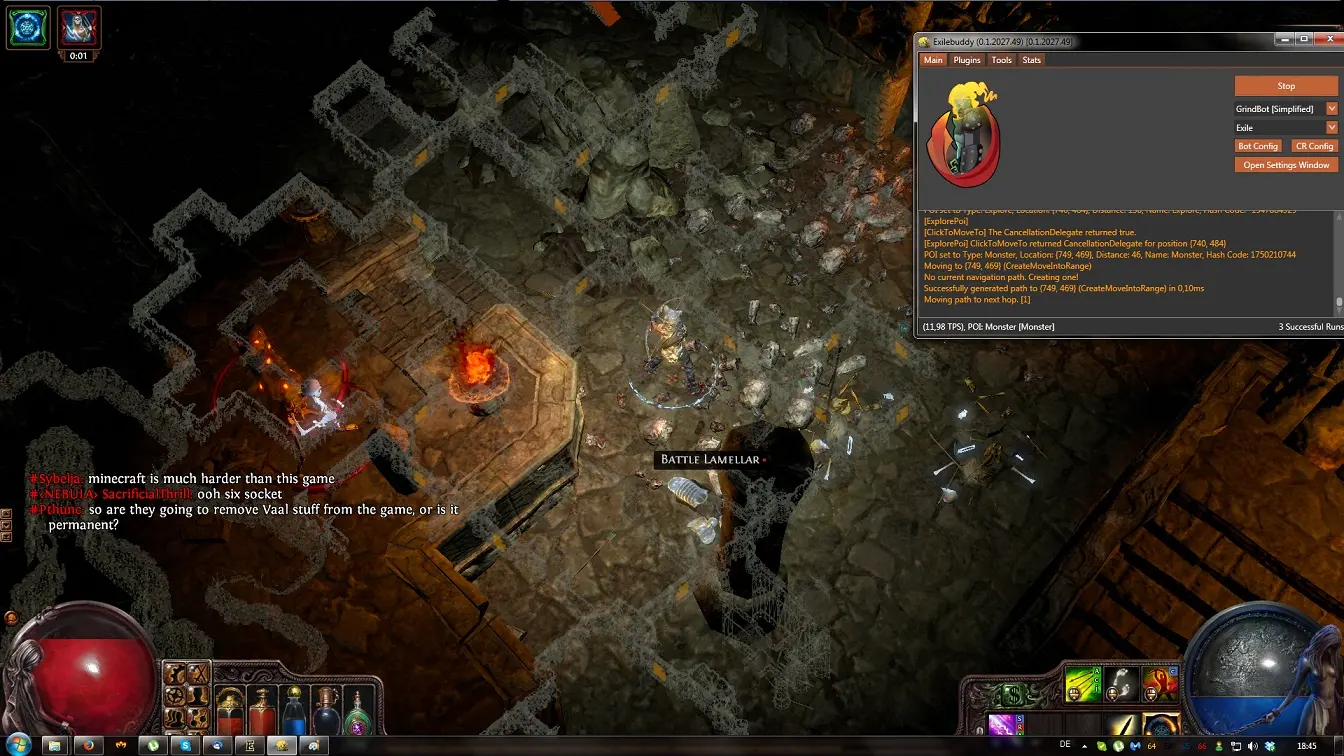This screenshot has width=1344, height=756.
Task: Cast the purple lightning skill
Action: [1004, 726]
